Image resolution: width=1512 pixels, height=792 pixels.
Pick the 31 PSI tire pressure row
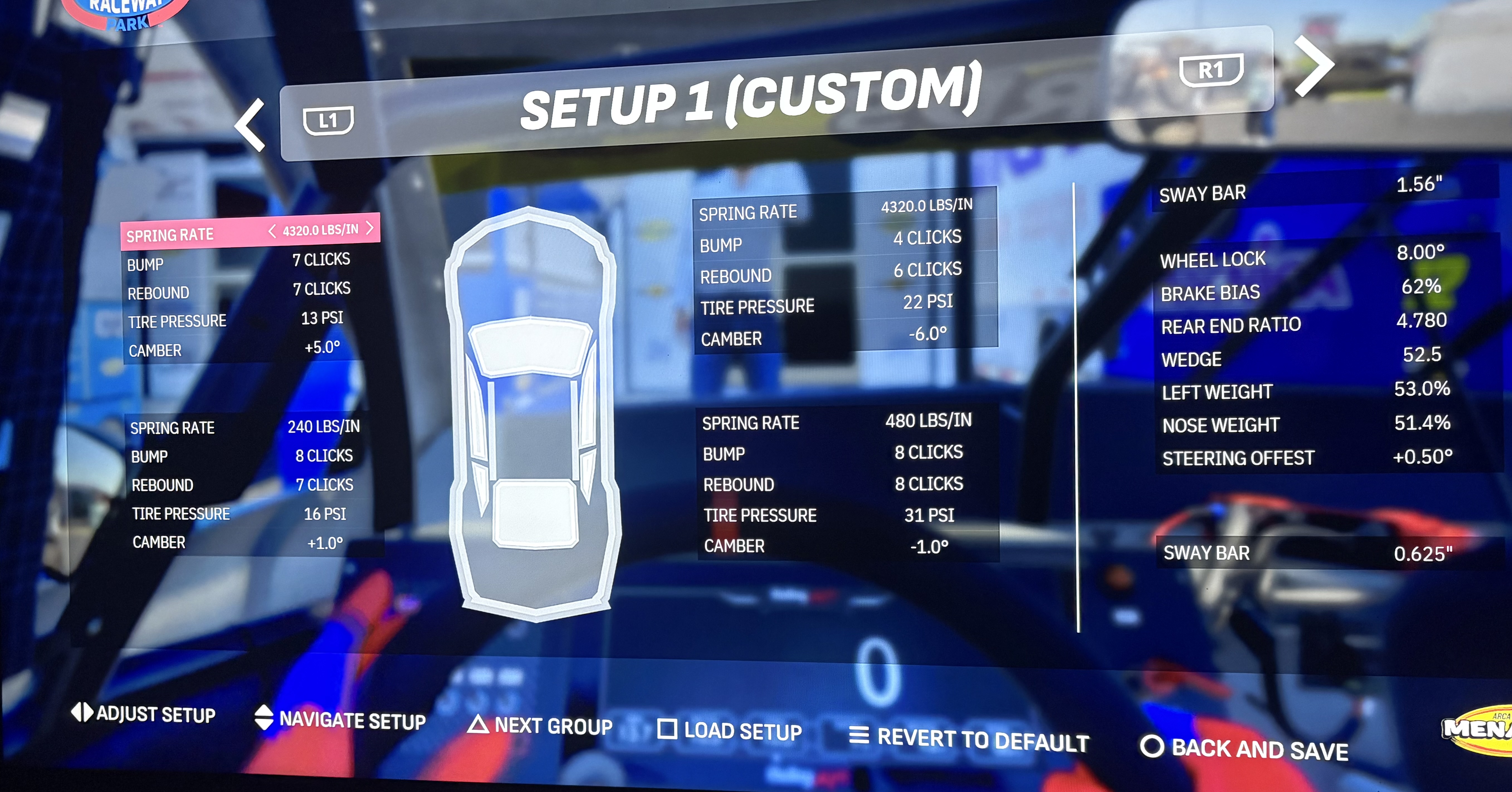tap(845, 515)
